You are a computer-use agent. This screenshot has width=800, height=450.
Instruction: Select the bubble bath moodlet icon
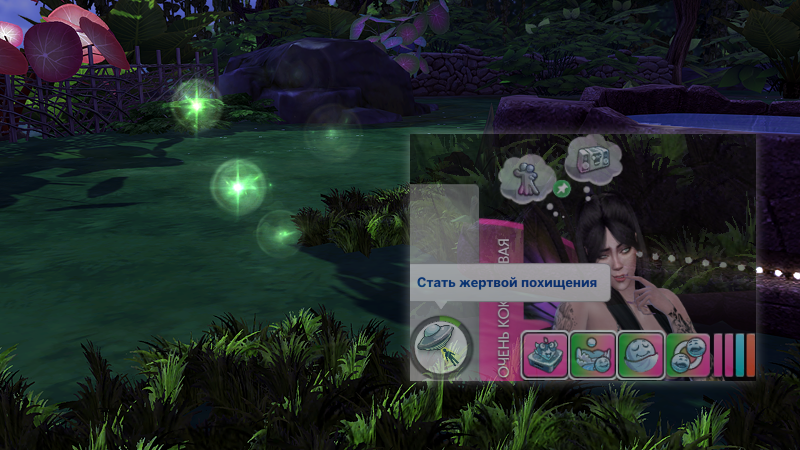(593, 355)
